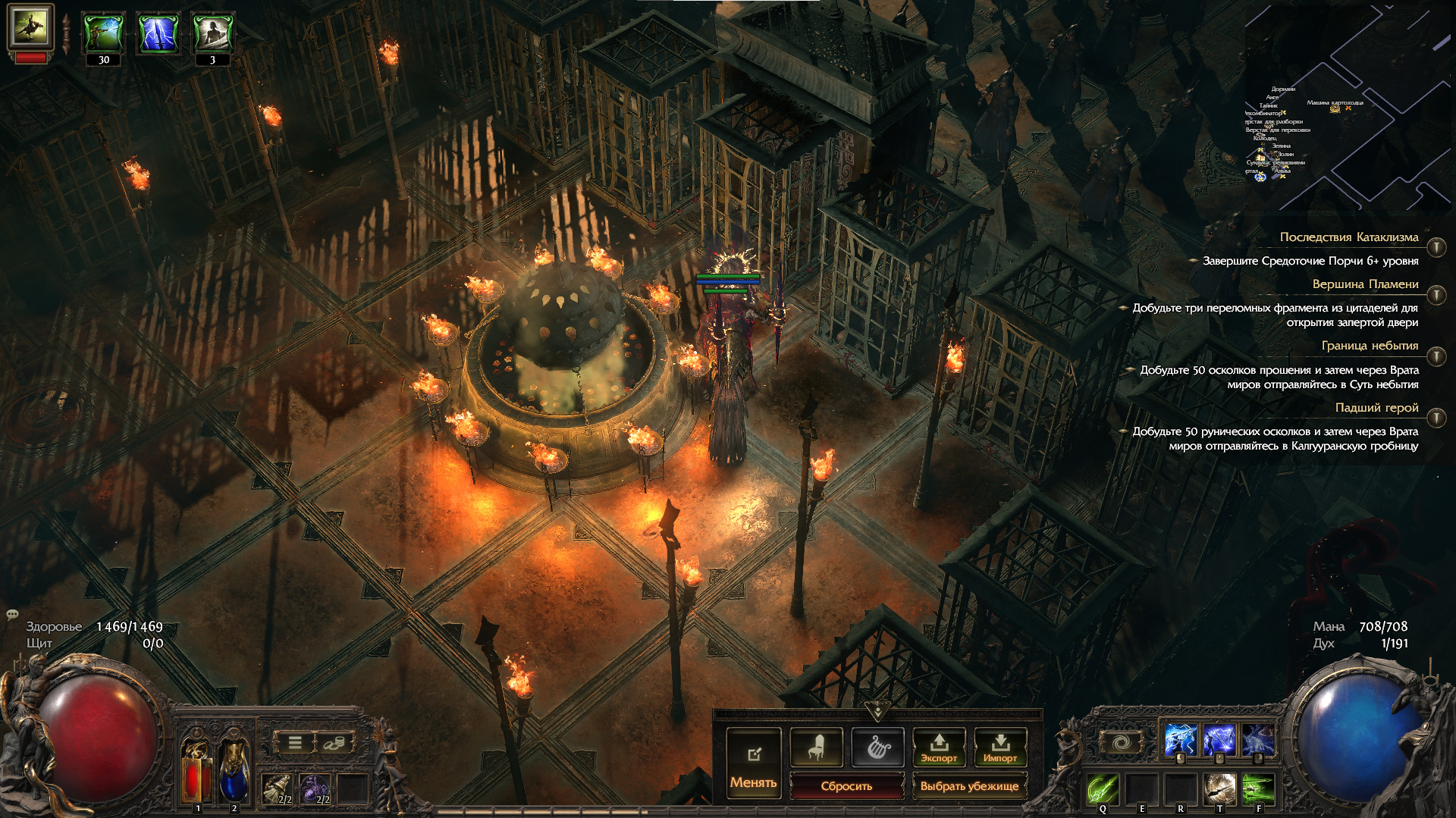Image resolution: width=1456 pixels, height=818 pixels.
Task: Click the lightning archer buff icon
Action: coord(104,32)
